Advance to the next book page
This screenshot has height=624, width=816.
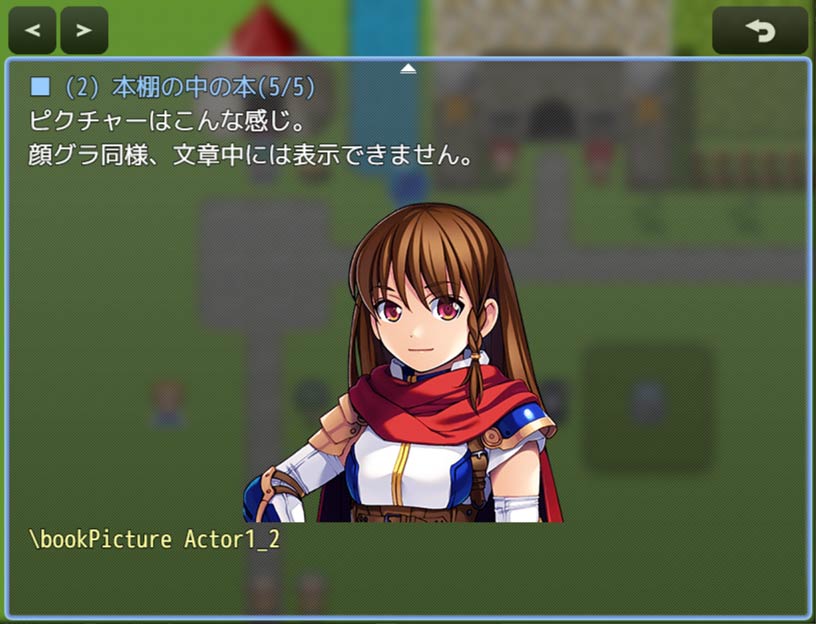coord(84,30)
